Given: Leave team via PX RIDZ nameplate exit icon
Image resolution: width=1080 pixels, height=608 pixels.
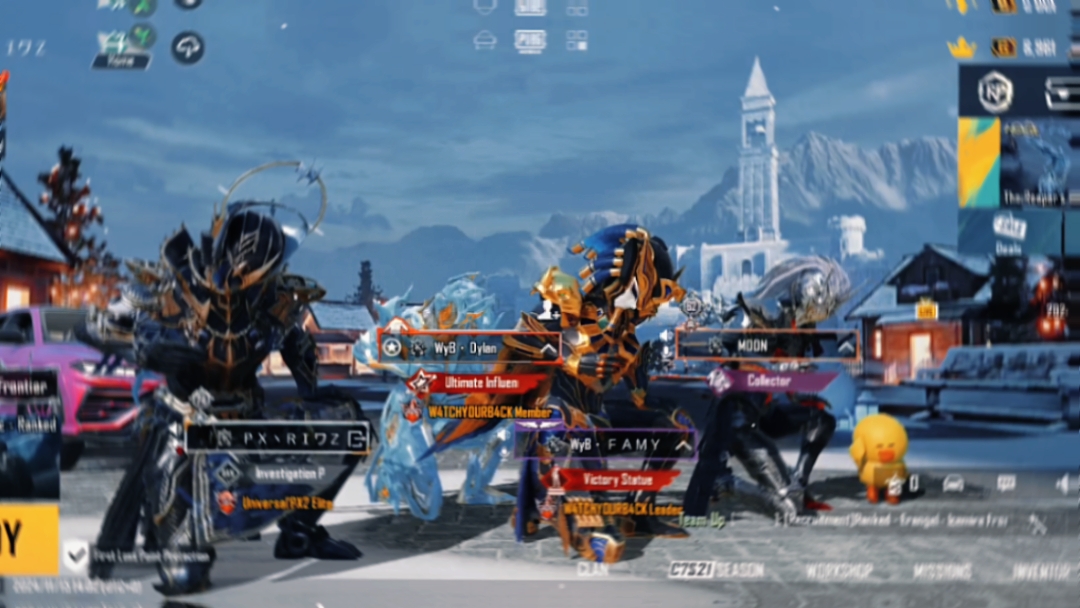Looking at the screenshot, I should click(x=354, y=437).
